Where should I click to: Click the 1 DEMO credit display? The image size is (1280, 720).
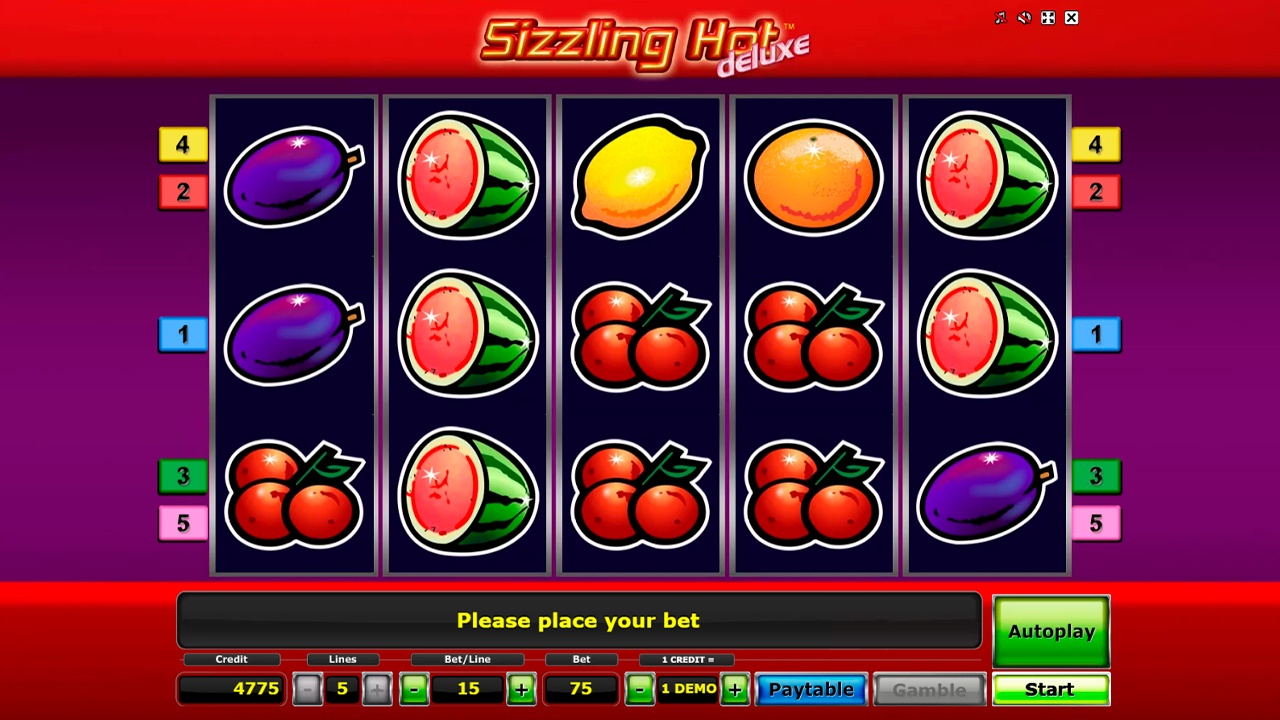[x=687, y=689]
